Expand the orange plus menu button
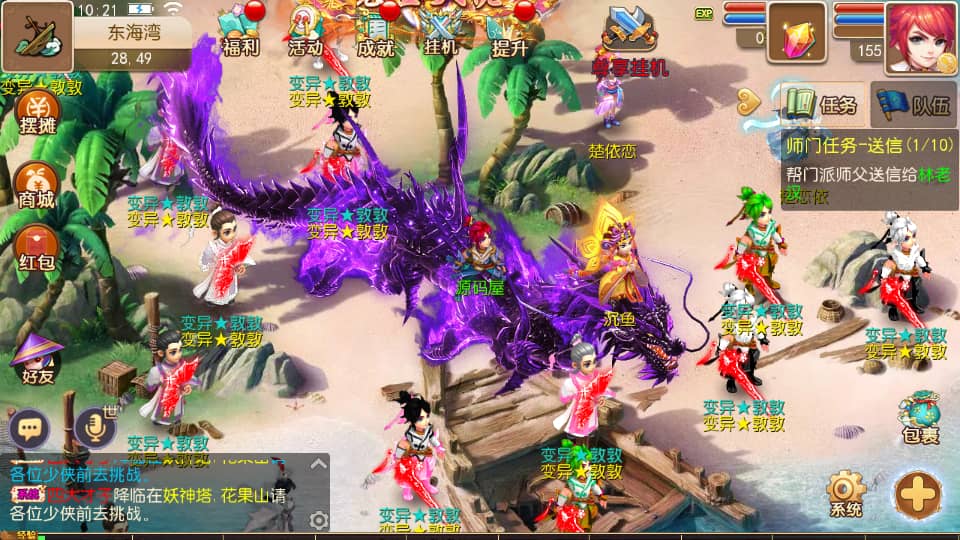The width and height of the screenshot is (960, 540). tap(917, 494)
